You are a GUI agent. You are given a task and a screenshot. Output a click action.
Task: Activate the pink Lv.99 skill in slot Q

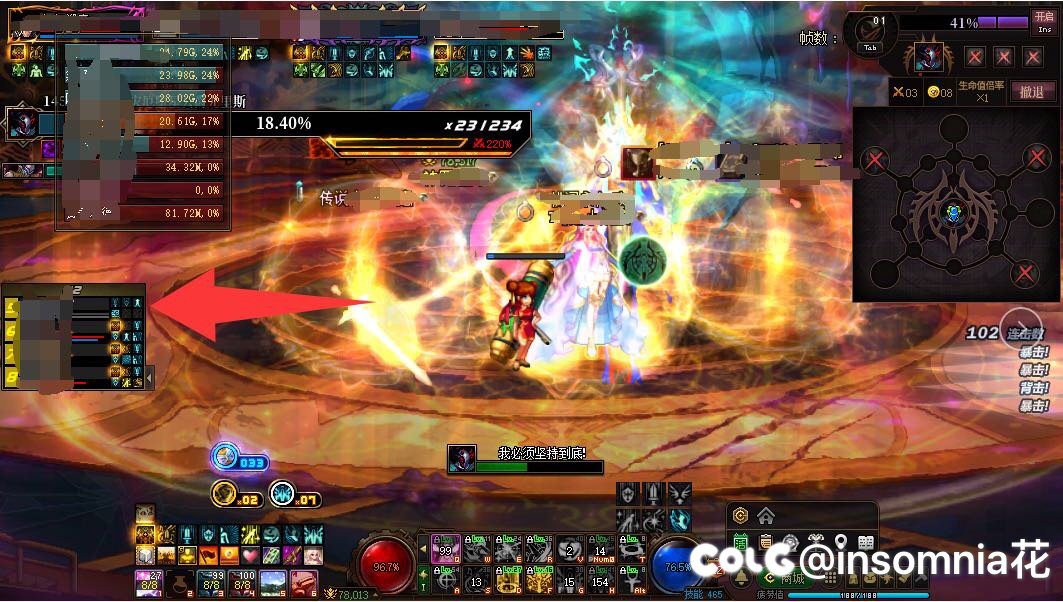(446, 549)
